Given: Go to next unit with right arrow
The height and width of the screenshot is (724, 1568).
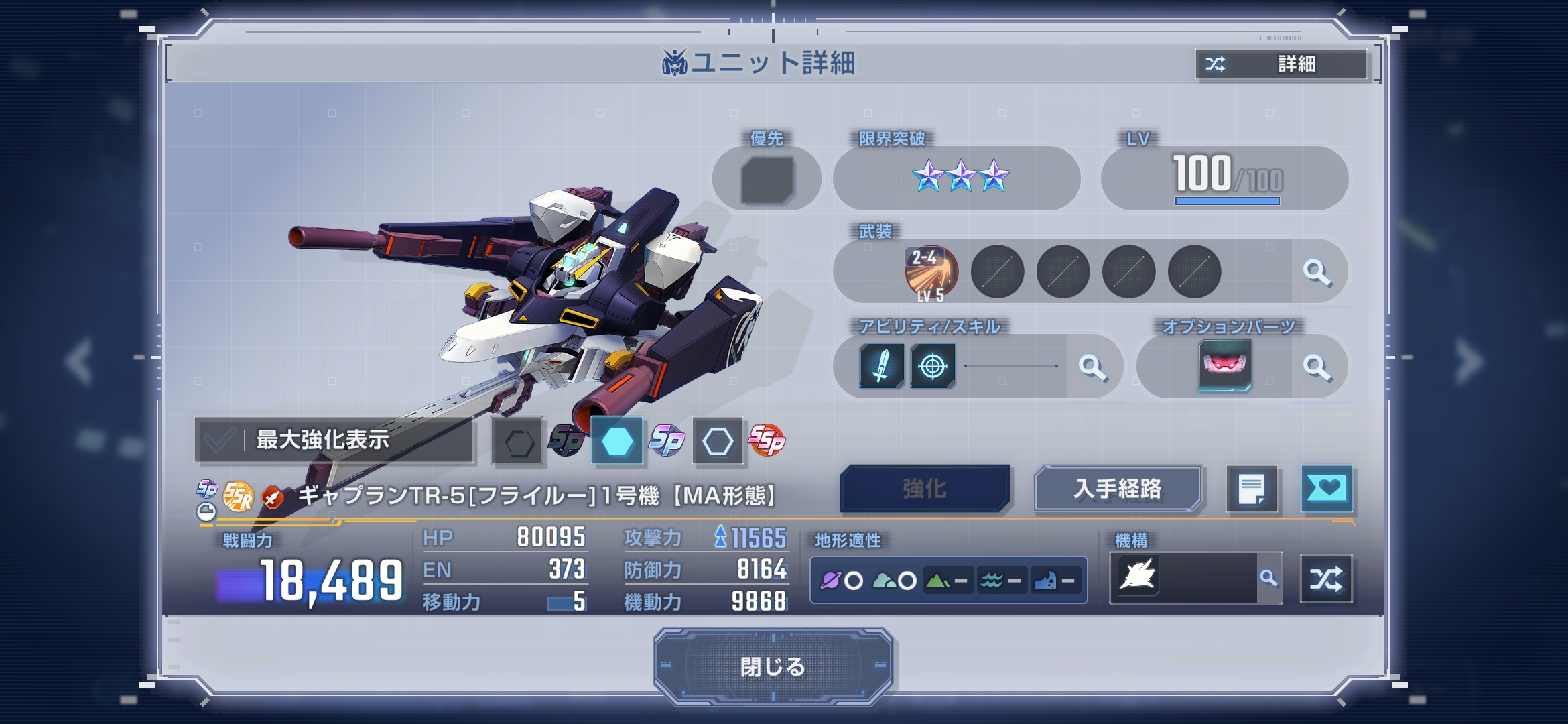Looking at the screenshot, I should pos(1469,362).
